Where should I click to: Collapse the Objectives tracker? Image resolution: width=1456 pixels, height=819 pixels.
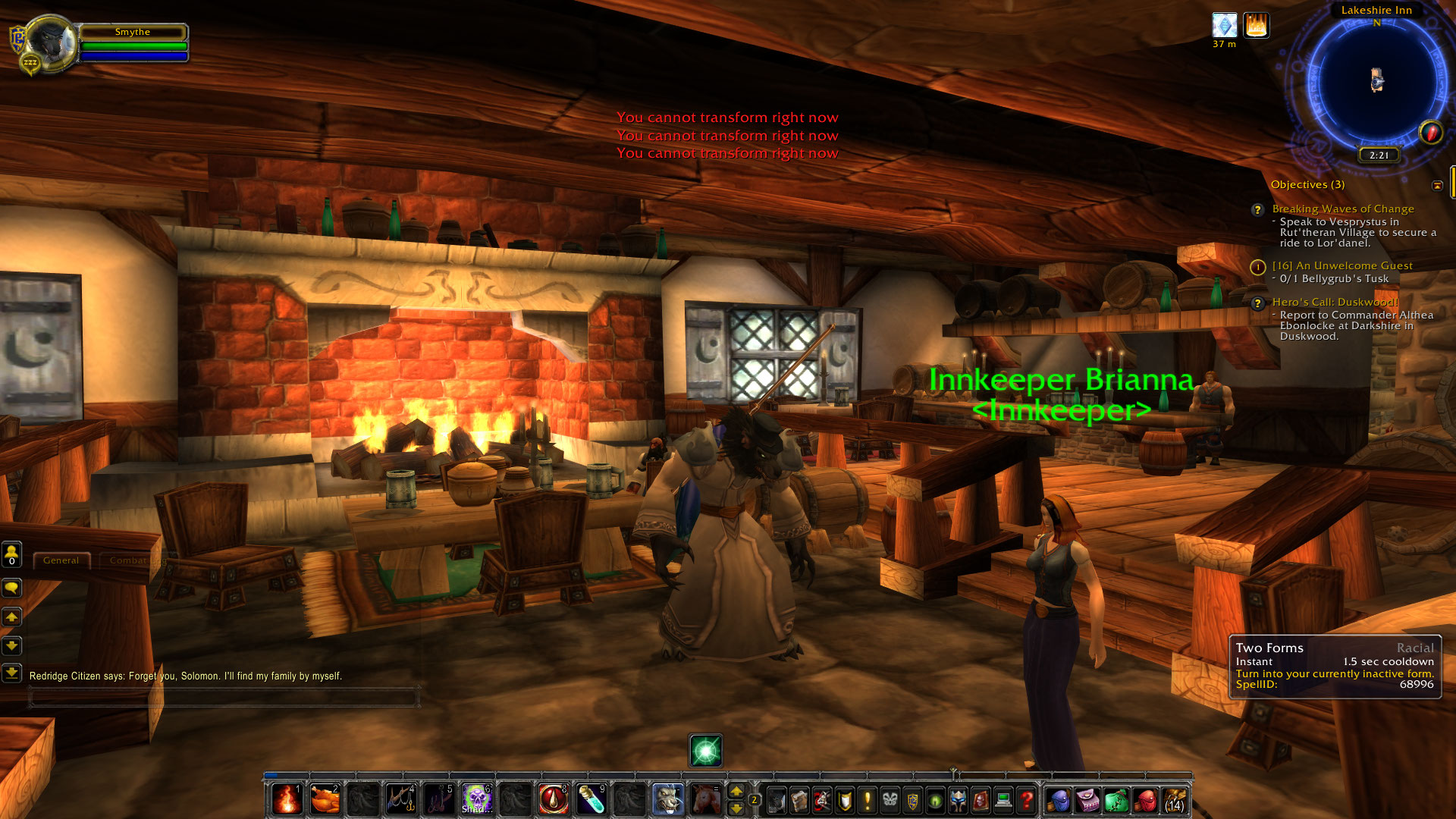[x=1439, y=184]
